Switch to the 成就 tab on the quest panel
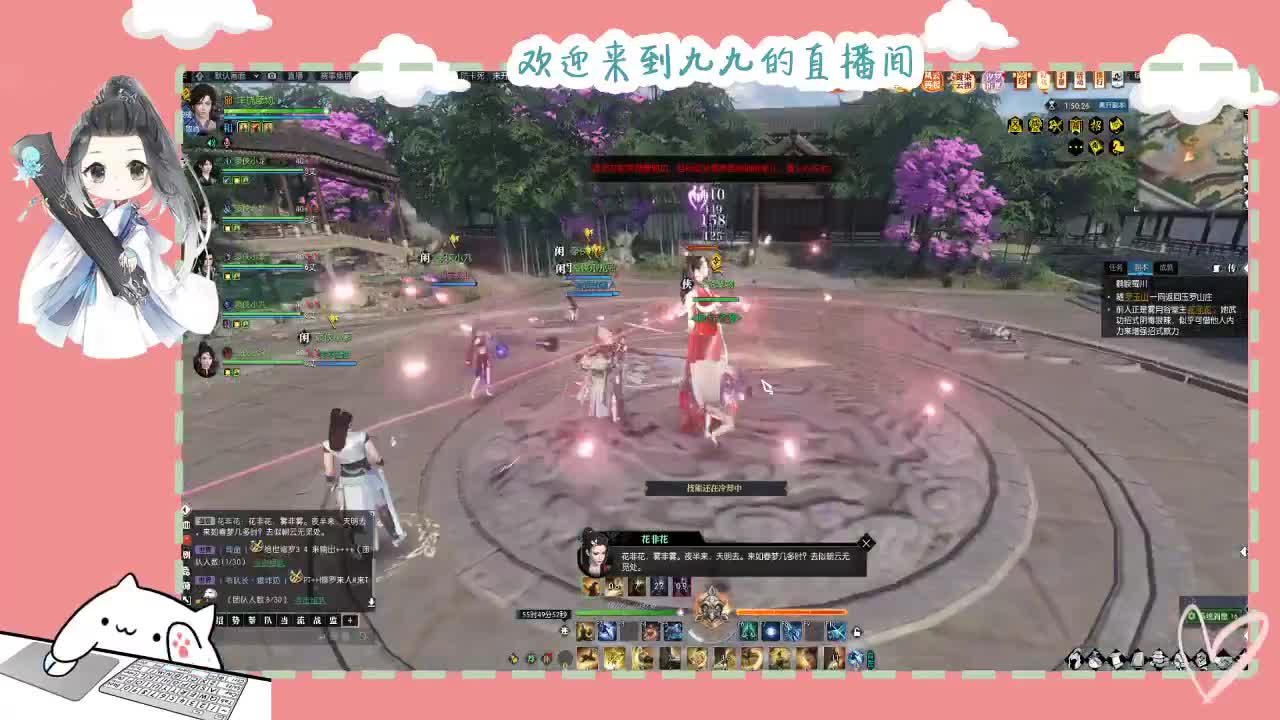 [1166, 267]
